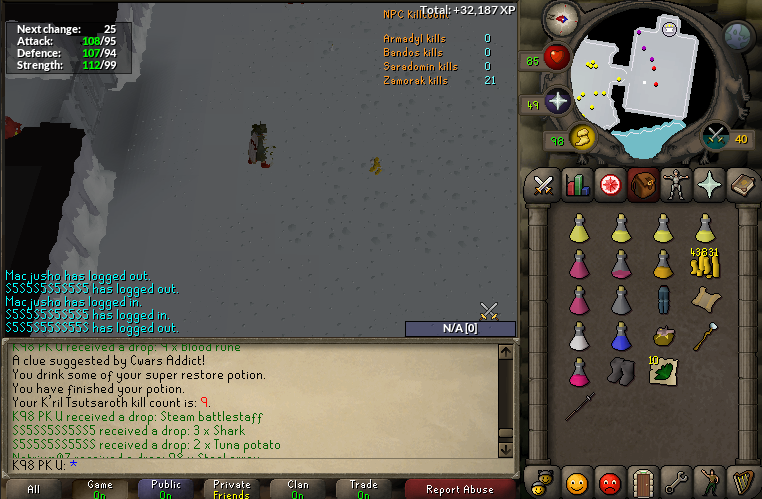Toggle run using the boot energy orb
762x499 pixels.
[583, 136]
